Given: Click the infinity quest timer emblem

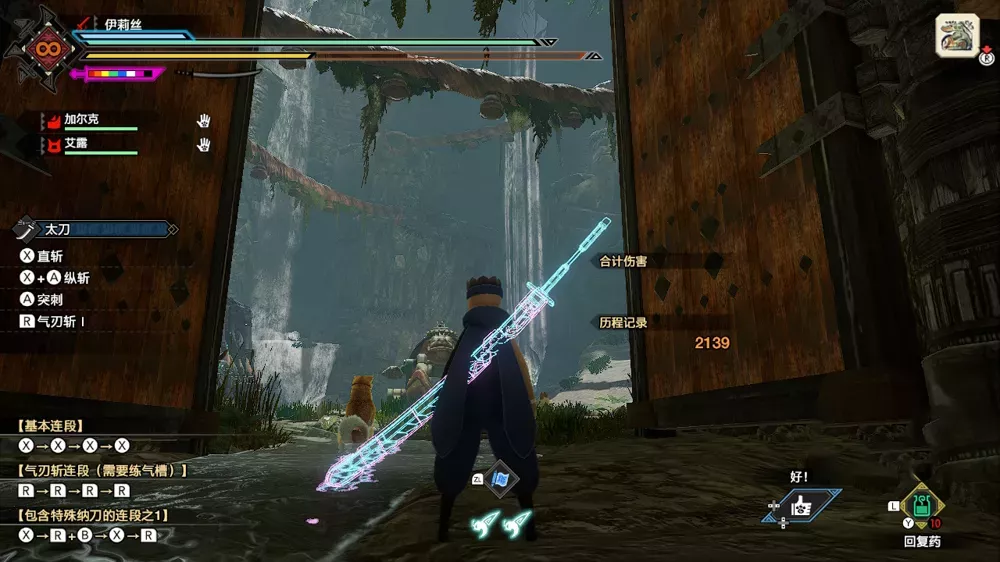Looking at the screenshot, I should (x=44, y=49).
